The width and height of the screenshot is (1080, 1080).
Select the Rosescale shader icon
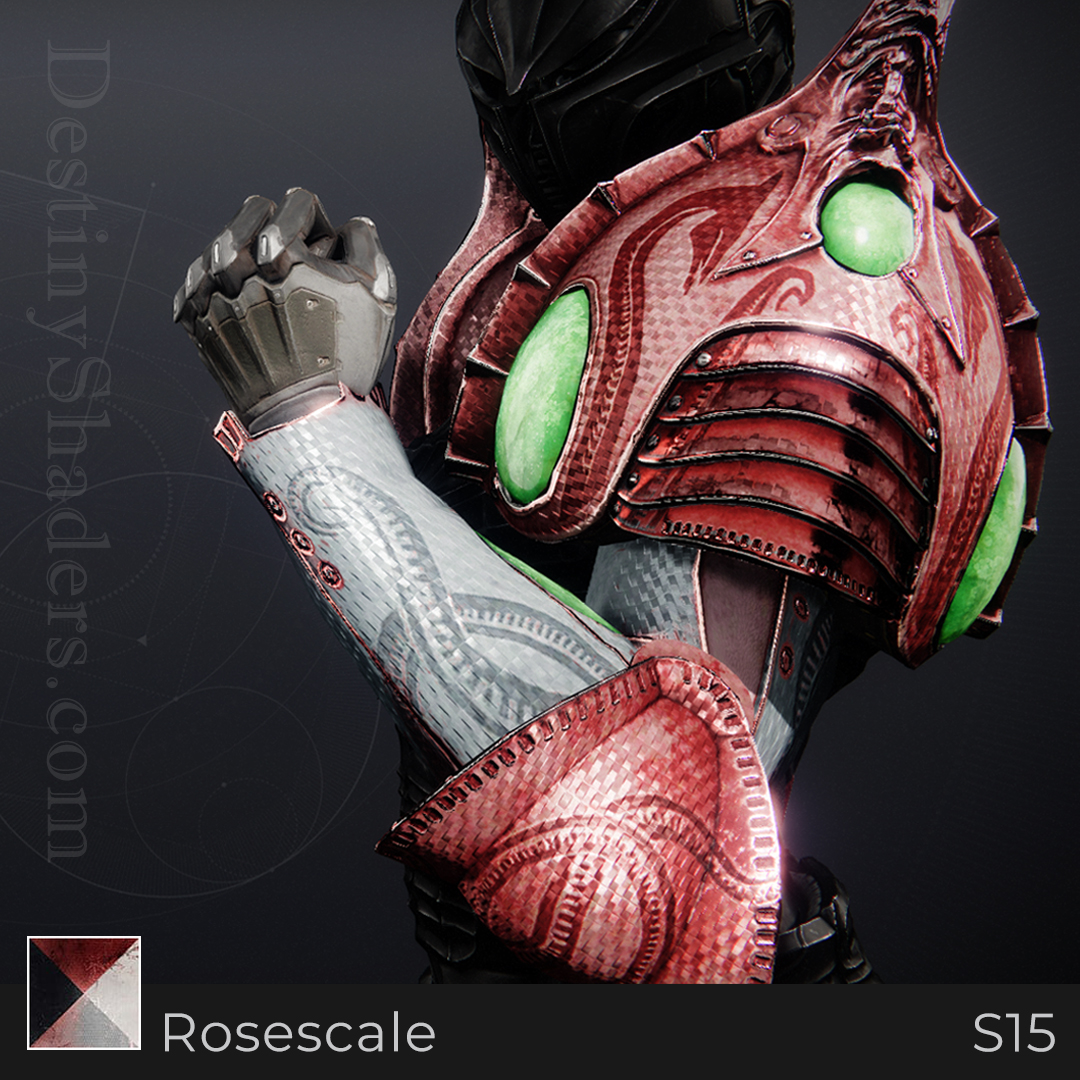point(84,992)
